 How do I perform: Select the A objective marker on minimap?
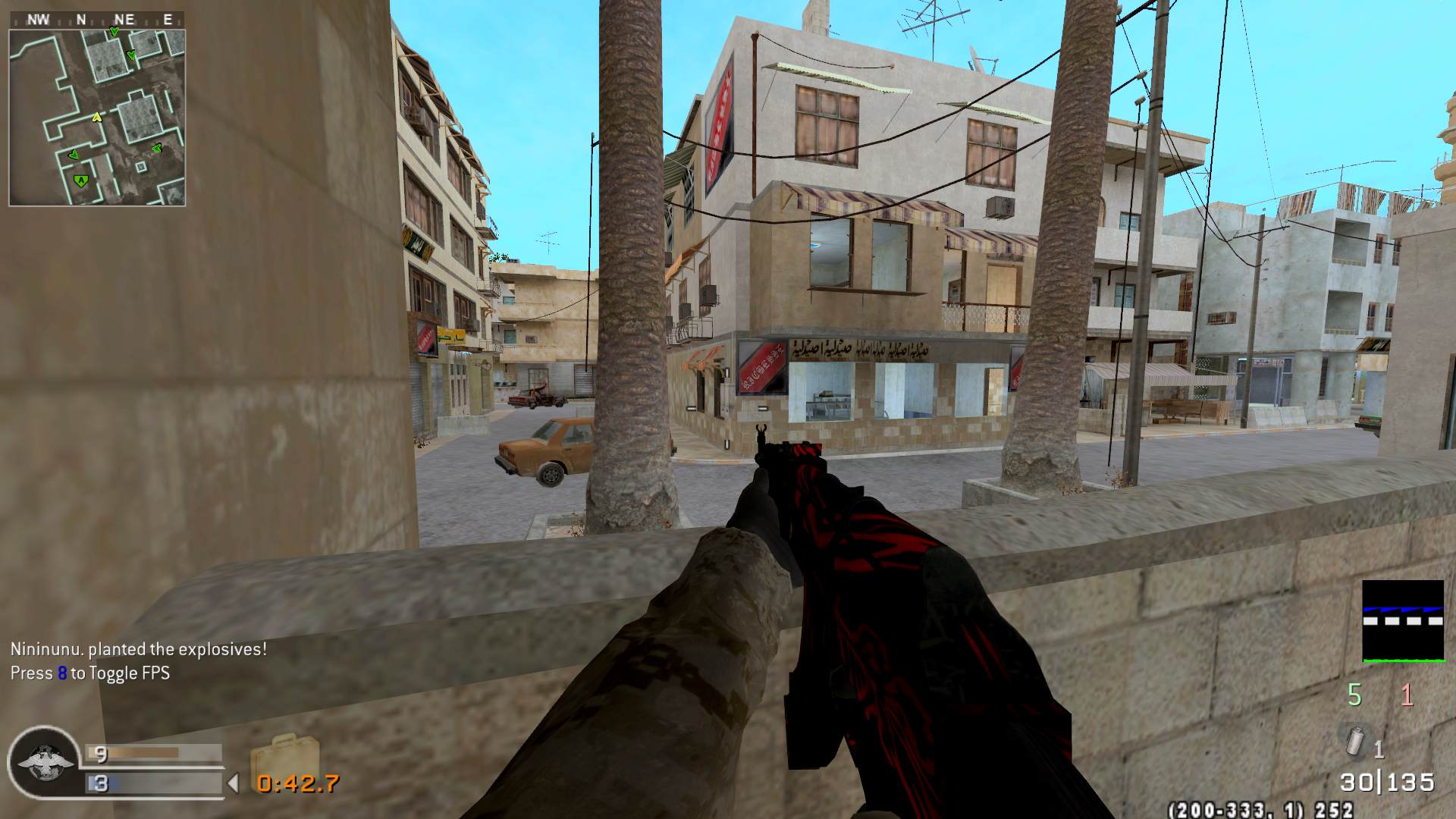(x=80, y=180)
